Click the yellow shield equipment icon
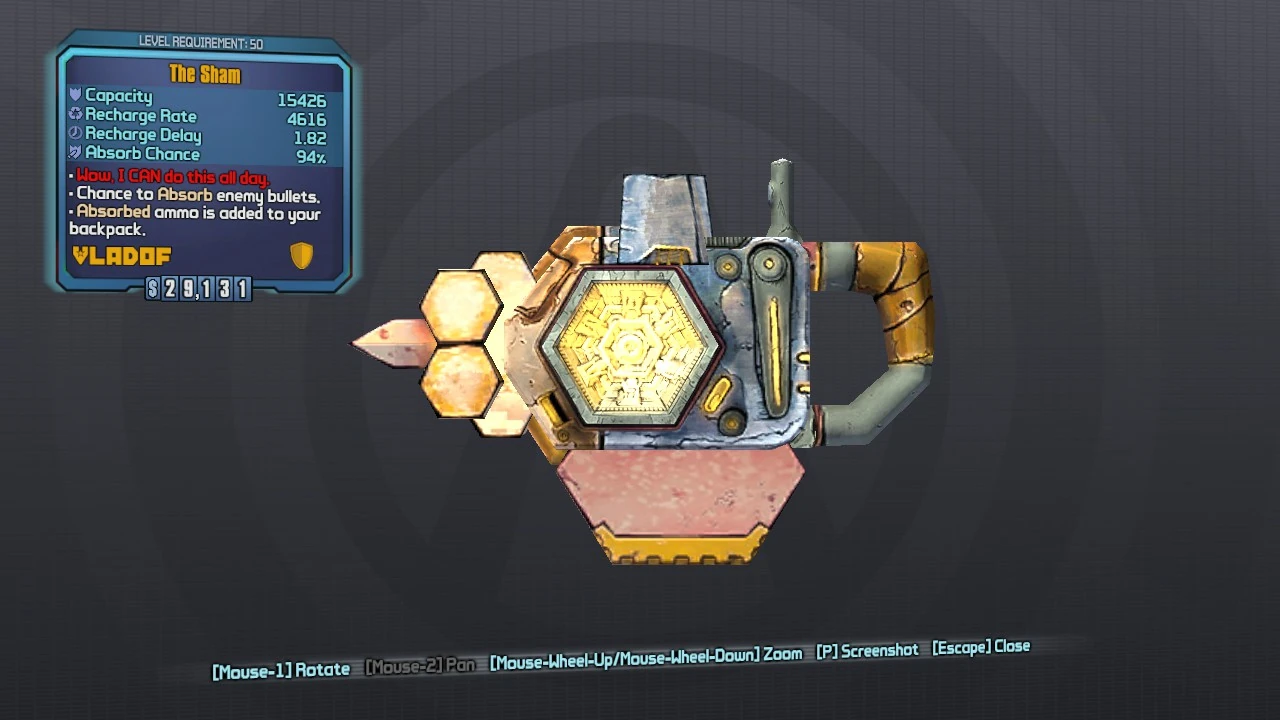This screenshot has width=1280, height=720. click(x=301, y=255)
